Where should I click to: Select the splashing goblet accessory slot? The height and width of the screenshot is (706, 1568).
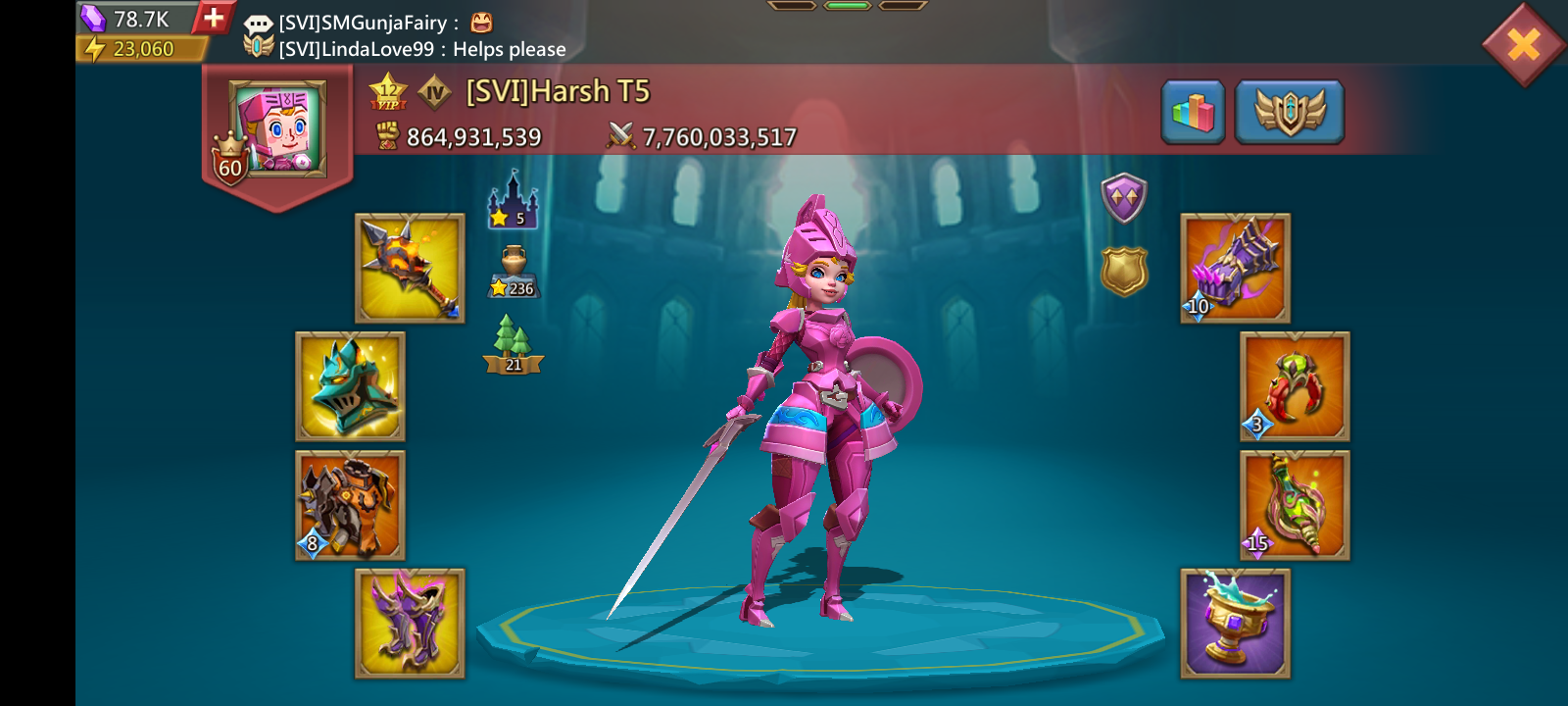(x=1235, y=624)
